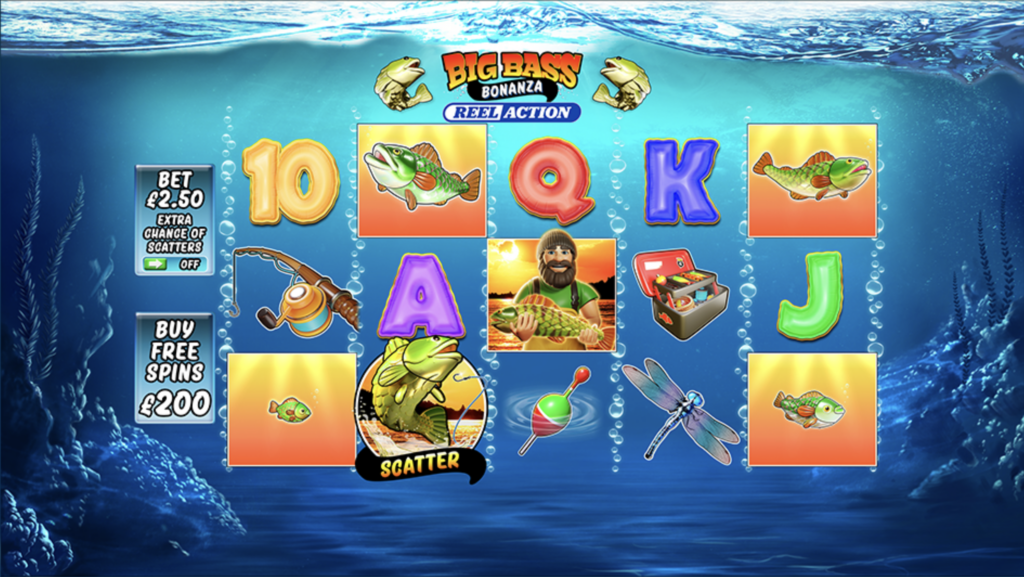Screen dimensions: 1024x577
Task: Buy Free Spins for £200
Action: pos(174,367)
